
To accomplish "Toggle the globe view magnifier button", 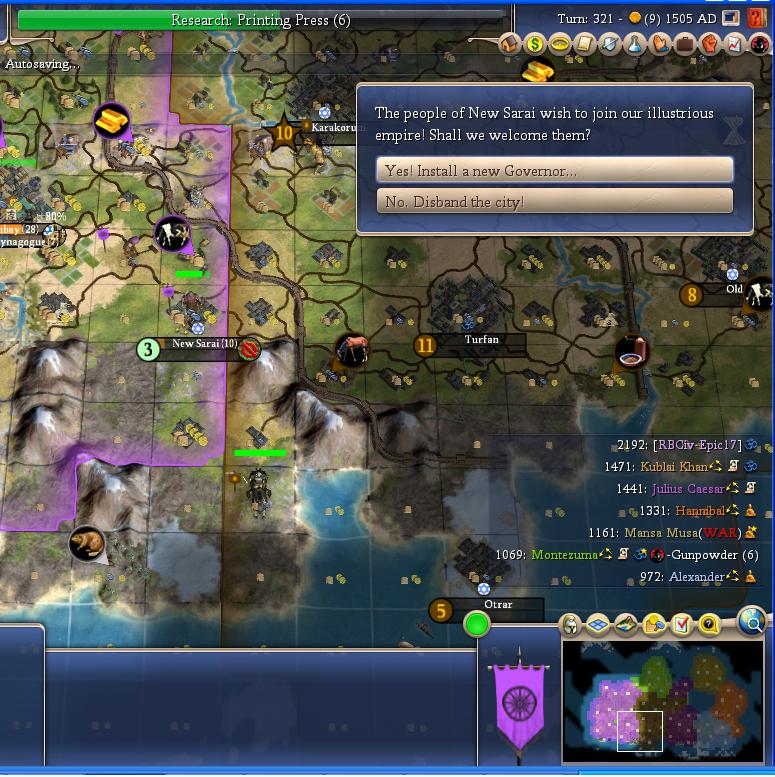I will coord(752,622).
